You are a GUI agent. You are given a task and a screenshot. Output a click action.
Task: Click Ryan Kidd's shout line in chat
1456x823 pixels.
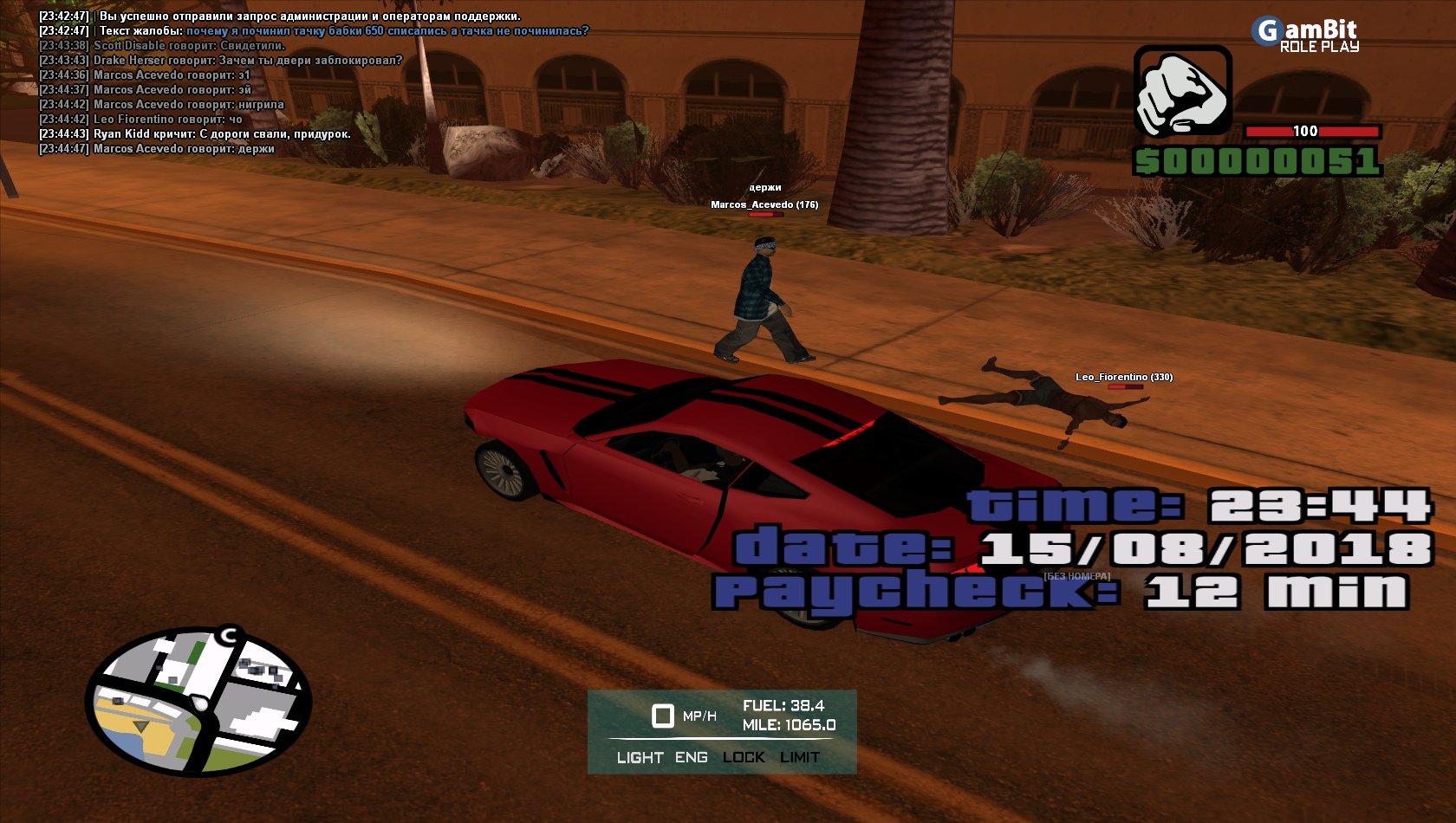[222, 134]
